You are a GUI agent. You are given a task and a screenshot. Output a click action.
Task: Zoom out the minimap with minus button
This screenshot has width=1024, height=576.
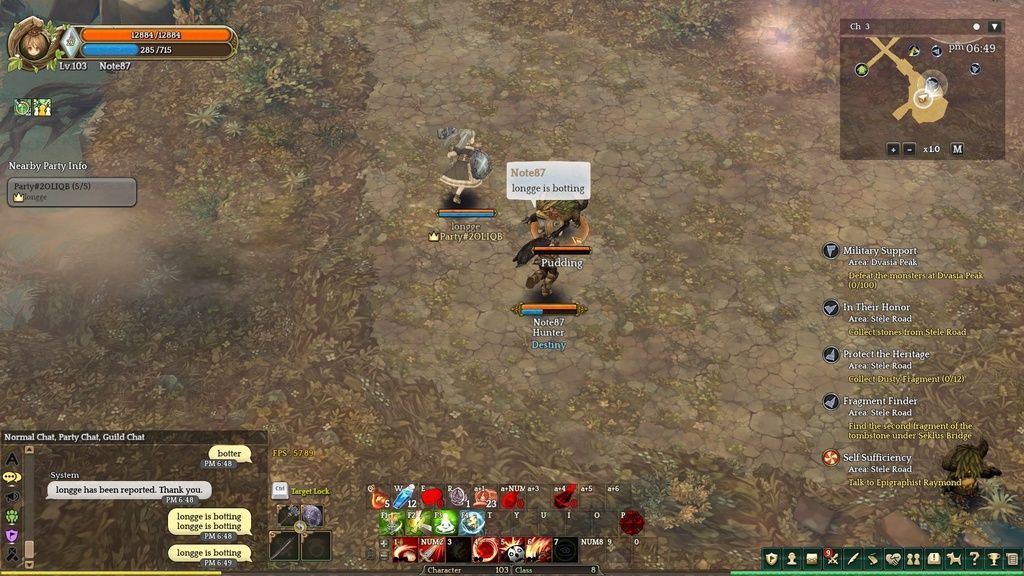[909, 149]
